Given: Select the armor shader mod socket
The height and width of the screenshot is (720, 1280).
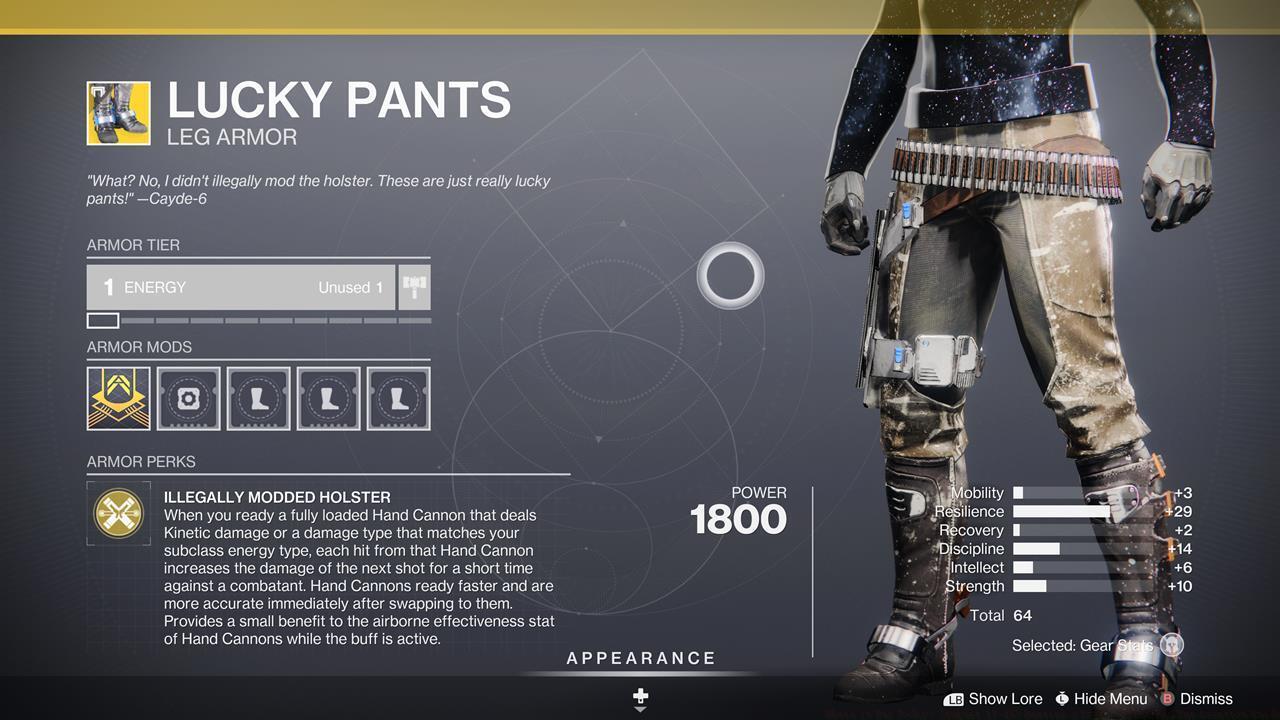Looking at the screenshot, I should pyautogui.click(x=188, y=398).
